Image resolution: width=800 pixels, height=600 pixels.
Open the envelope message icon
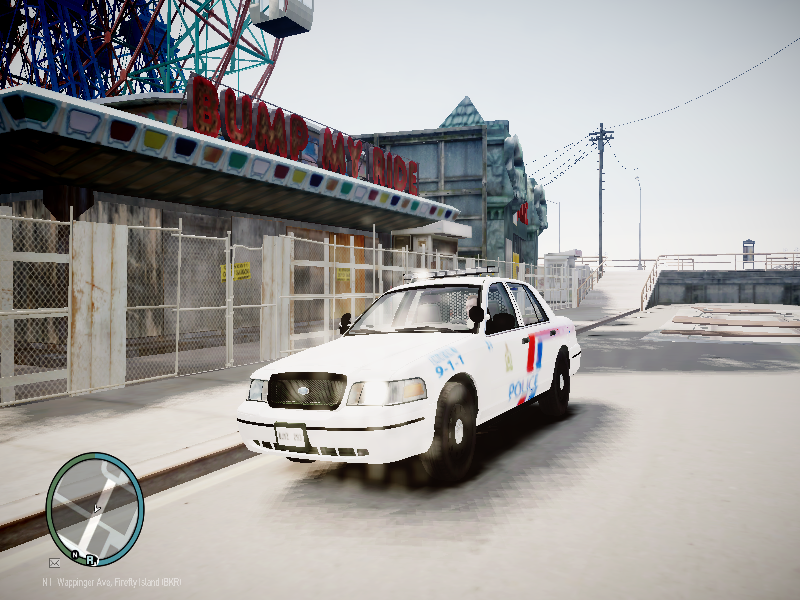[54, 562]
